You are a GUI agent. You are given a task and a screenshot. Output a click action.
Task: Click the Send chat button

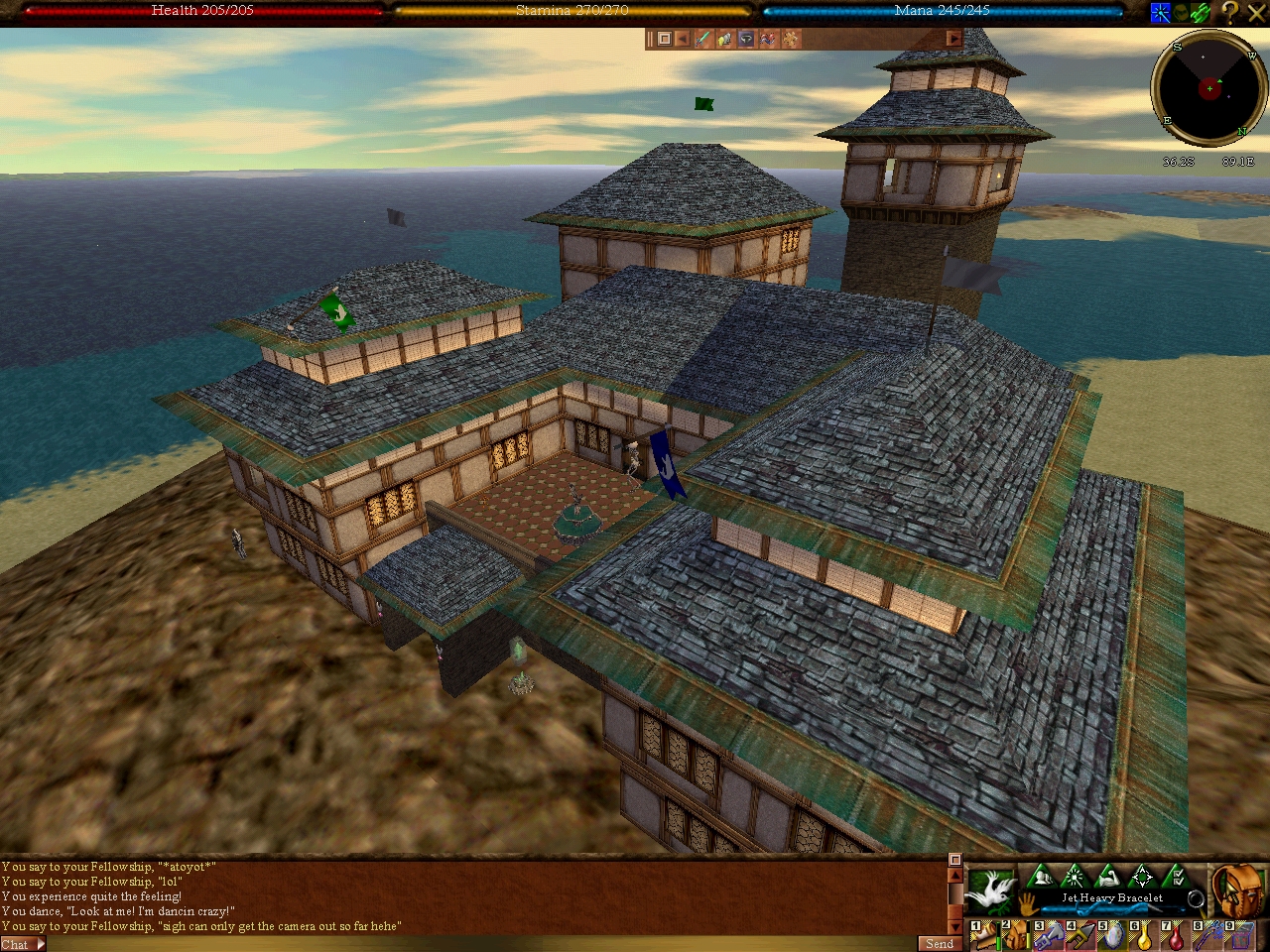(x=939, y=944)
